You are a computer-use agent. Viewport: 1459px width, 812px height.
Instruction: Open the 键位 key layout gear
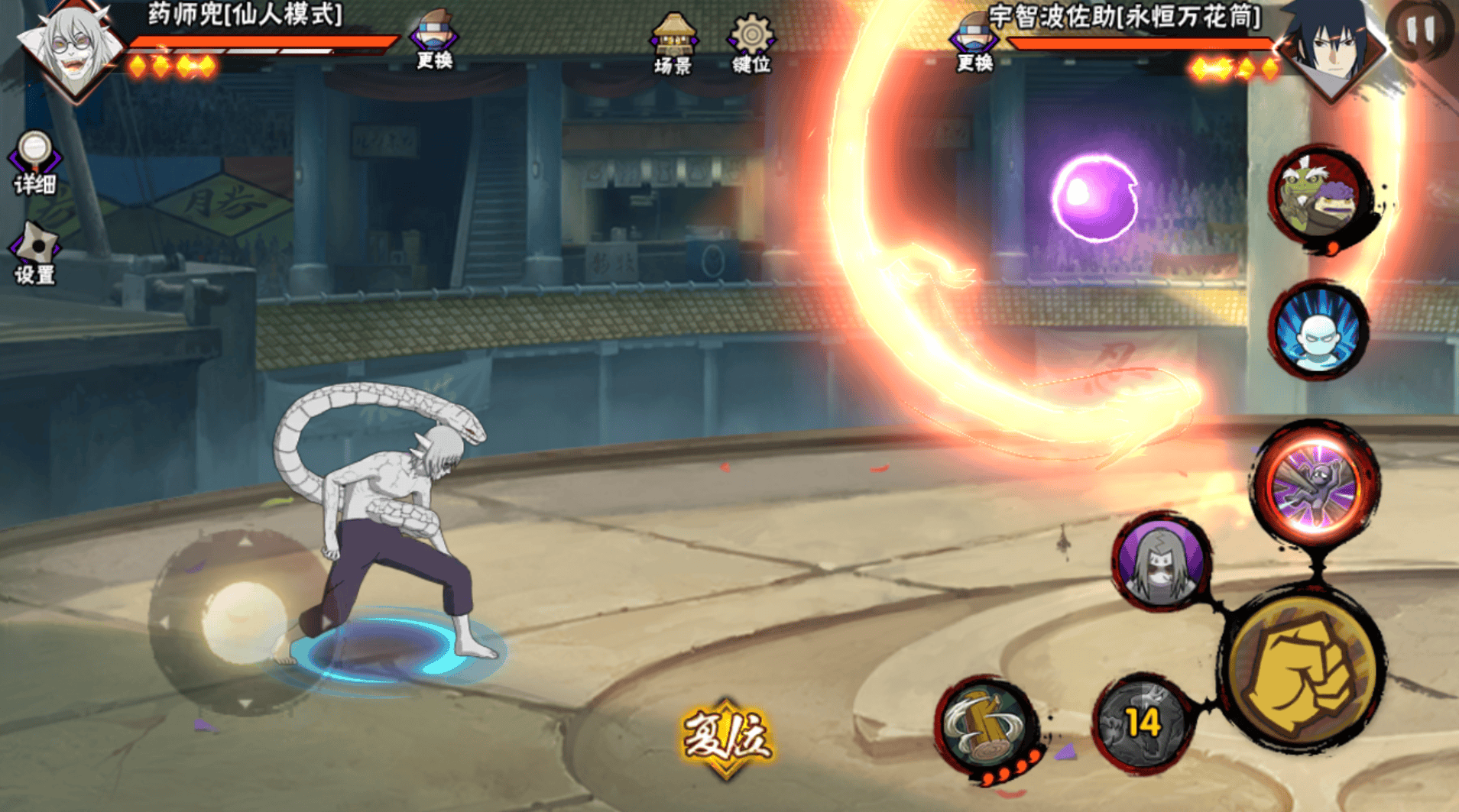pos(751,44)
